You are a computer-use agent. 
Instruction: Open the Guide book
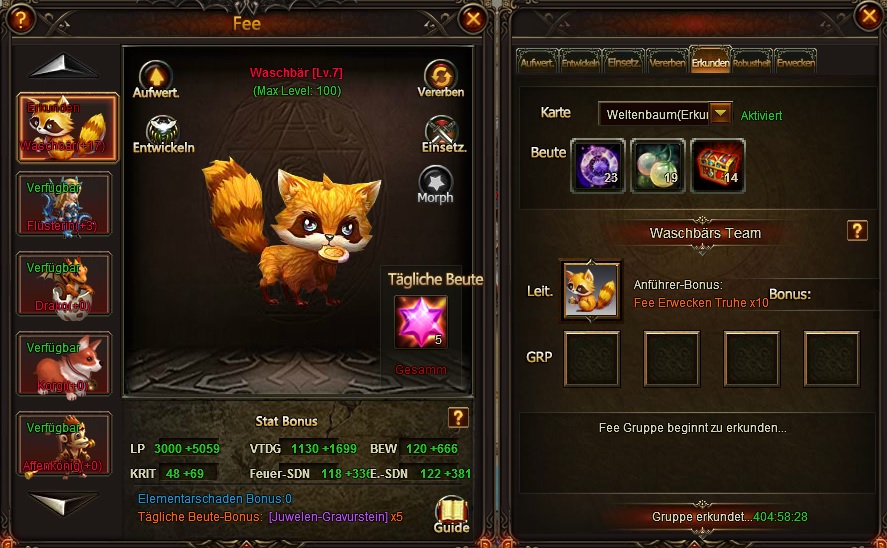pos(452,514)
